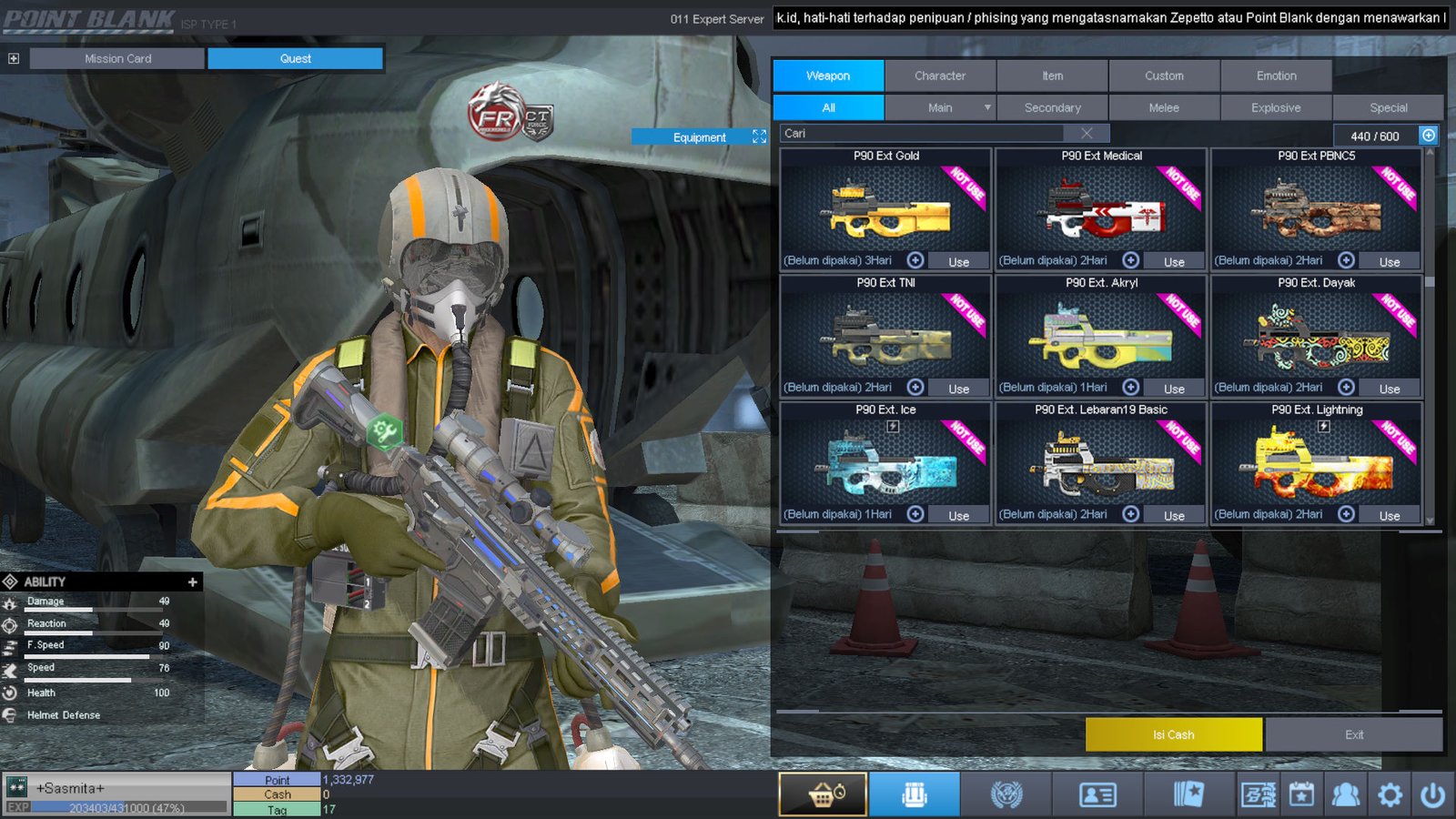
Task: Select the Custom tab
Action: pyautogui.click(x=1164, y=76)
